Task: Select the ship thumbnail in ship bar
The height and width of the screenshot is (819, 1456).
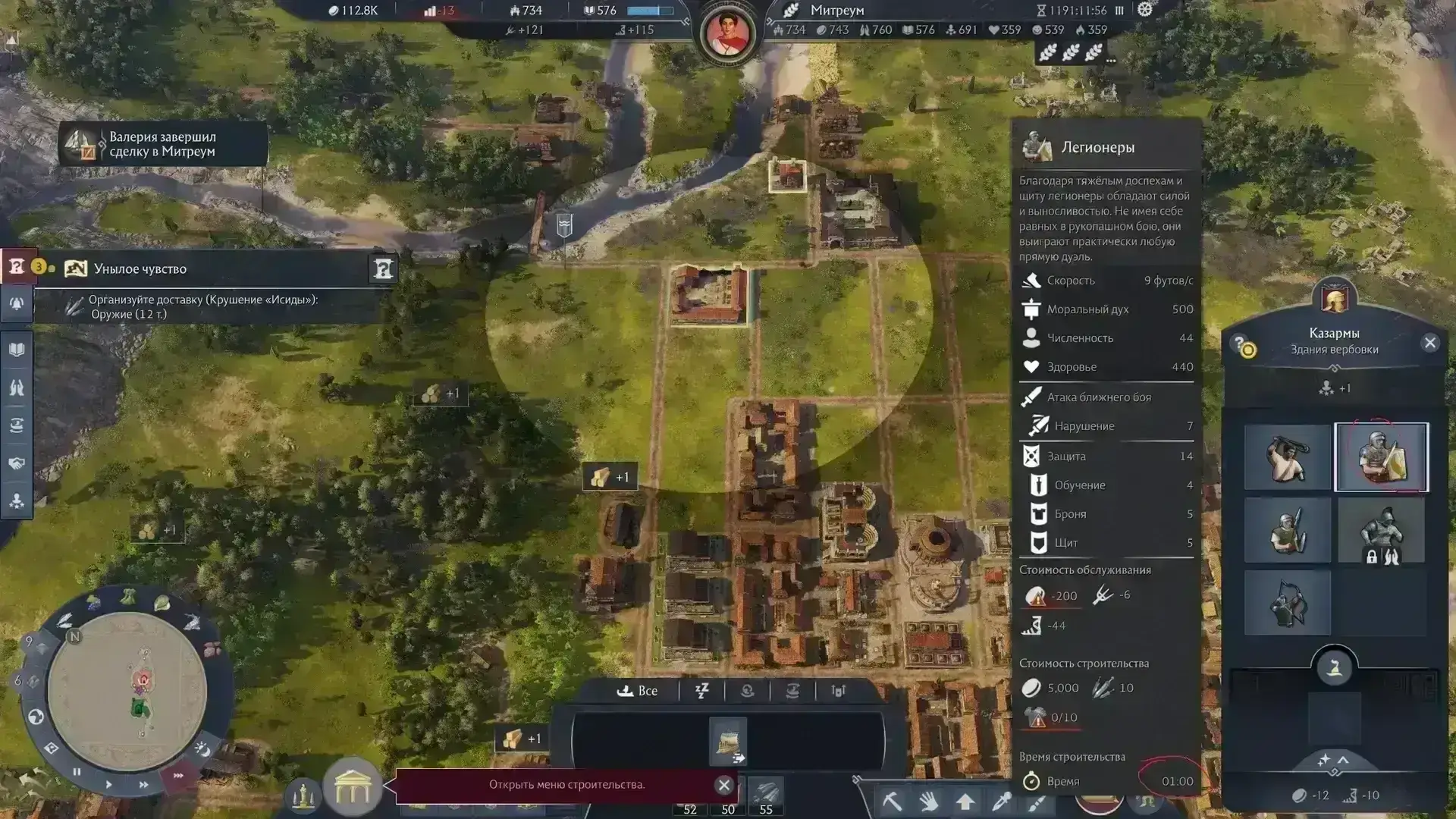Action: 728,740
